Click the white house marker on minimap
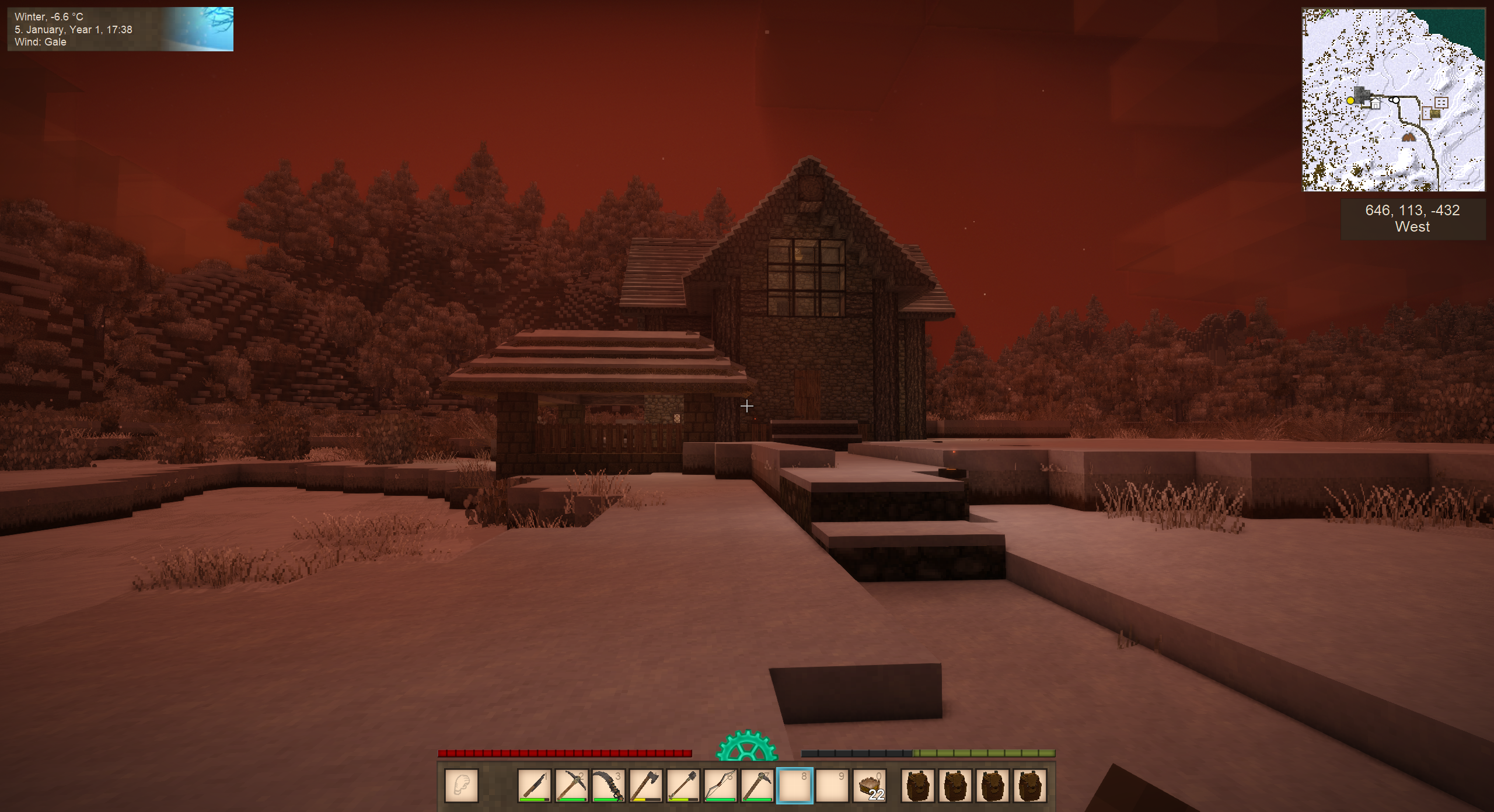 point(1376,104)
